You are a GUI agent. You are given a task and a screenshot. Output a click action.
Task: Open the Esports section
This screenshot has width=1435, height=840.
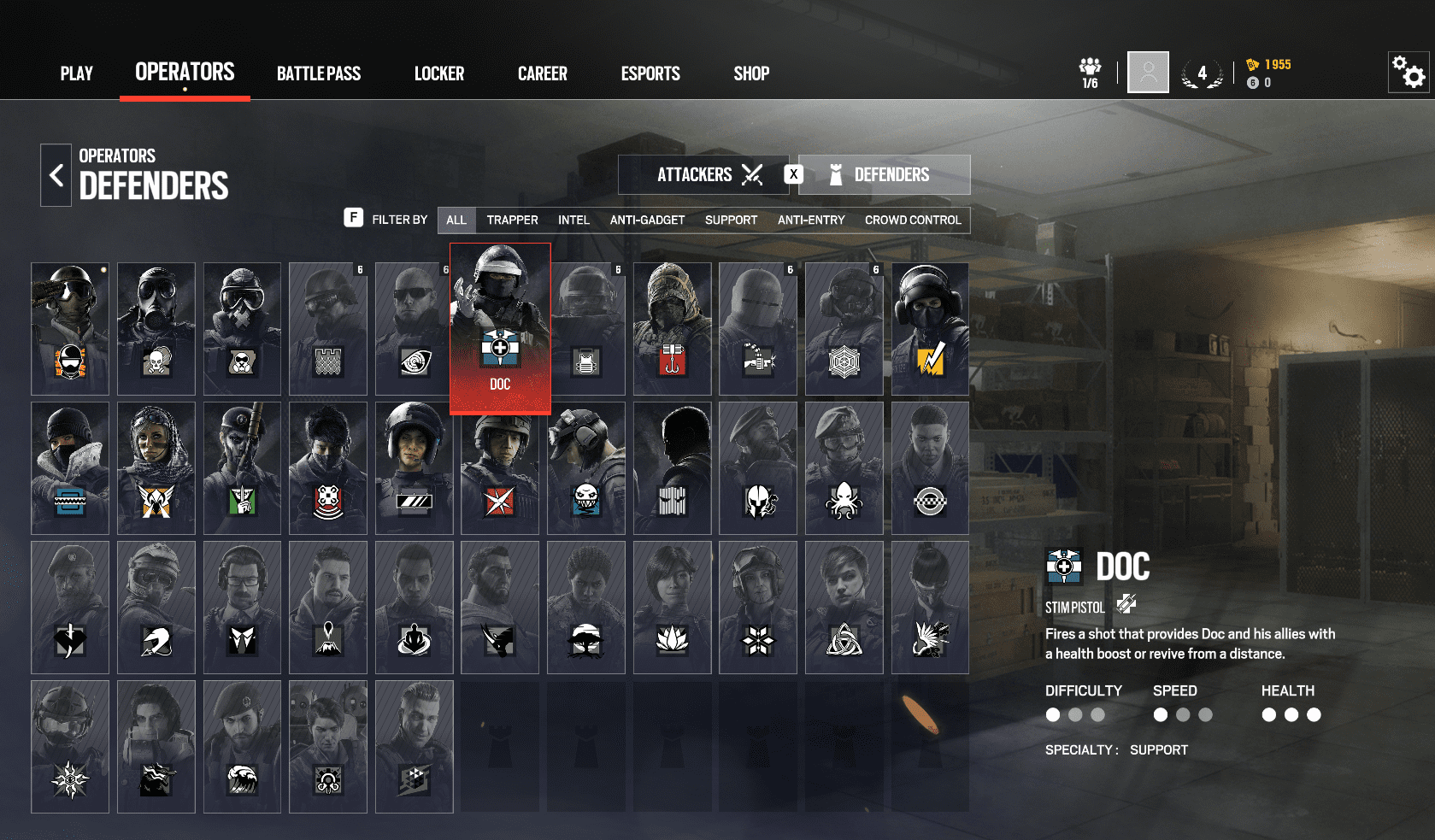point(650,73)
